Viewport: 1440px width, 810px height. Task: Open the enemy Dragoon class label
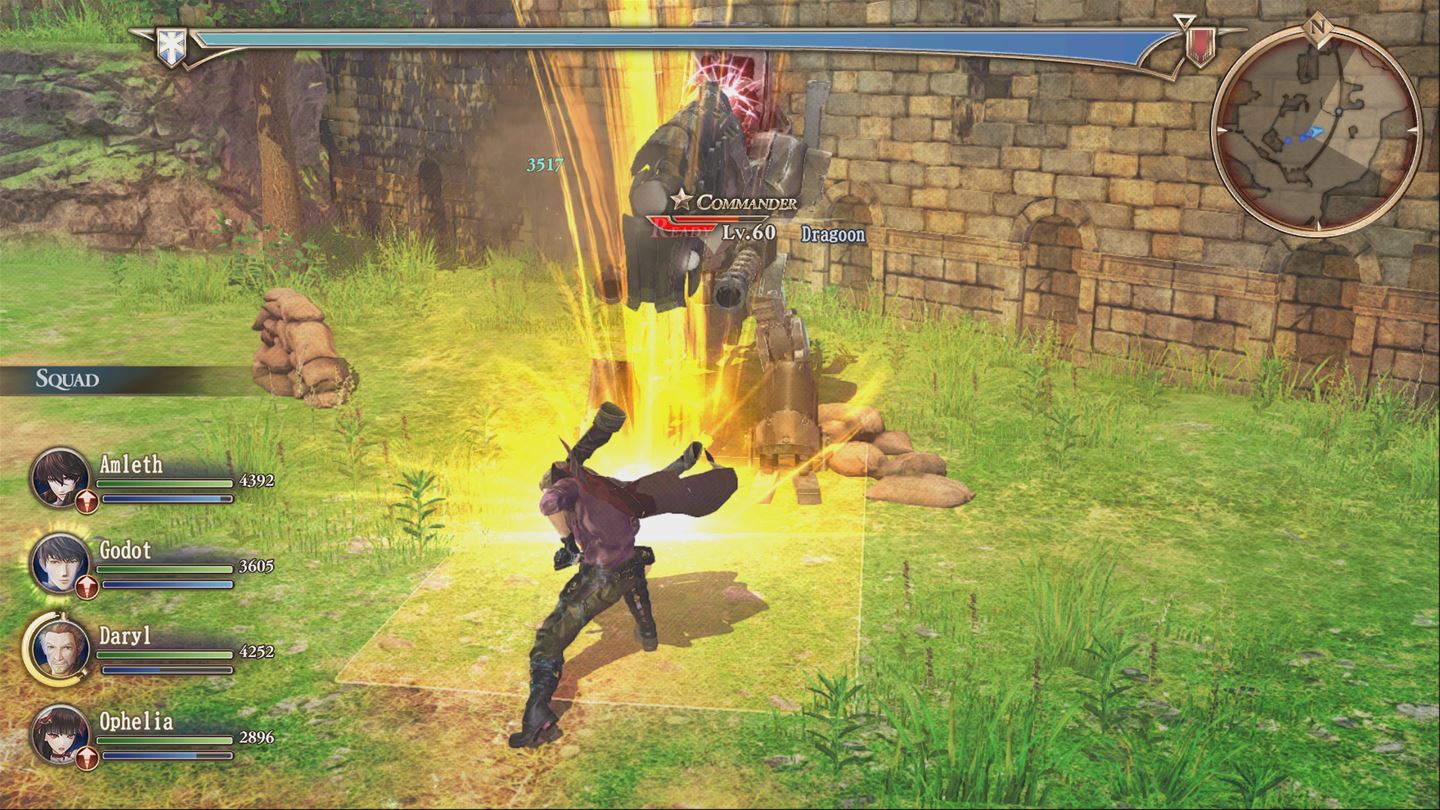point(833,235)
